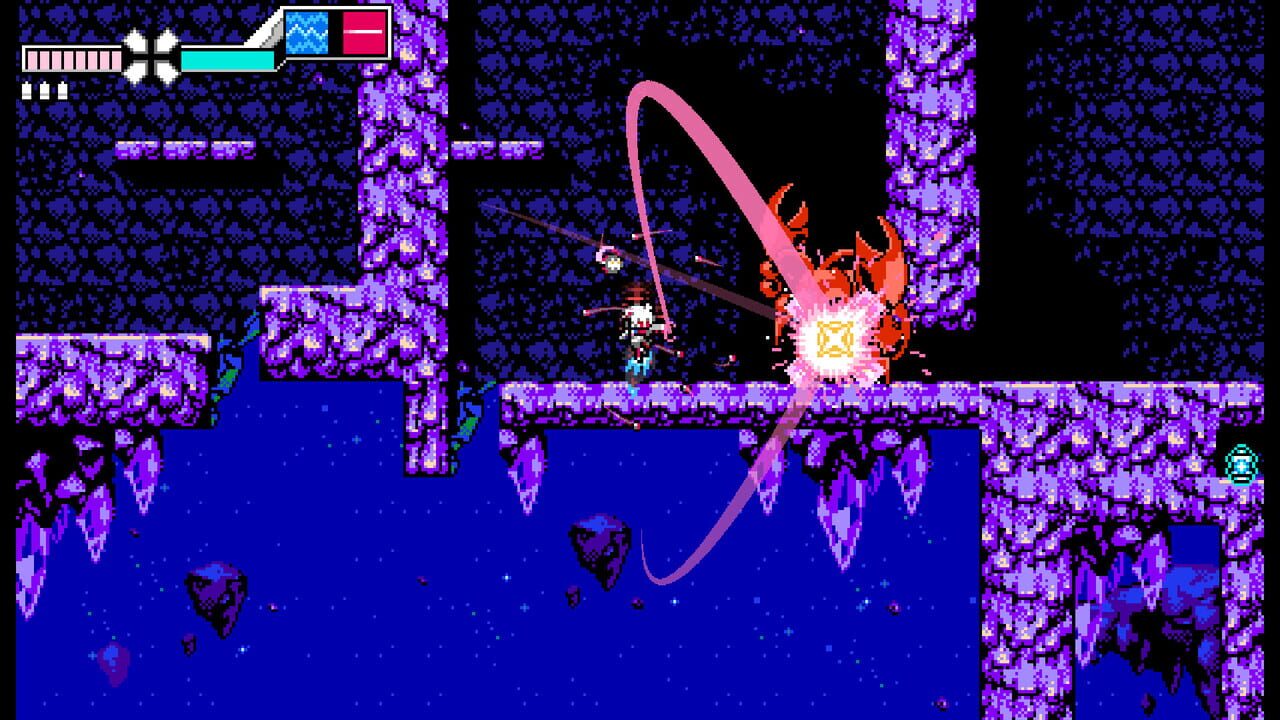Click the pink health bar segments
This screenshot has width=1280, height=720.
pyautogui.click(x=70, y=58)
